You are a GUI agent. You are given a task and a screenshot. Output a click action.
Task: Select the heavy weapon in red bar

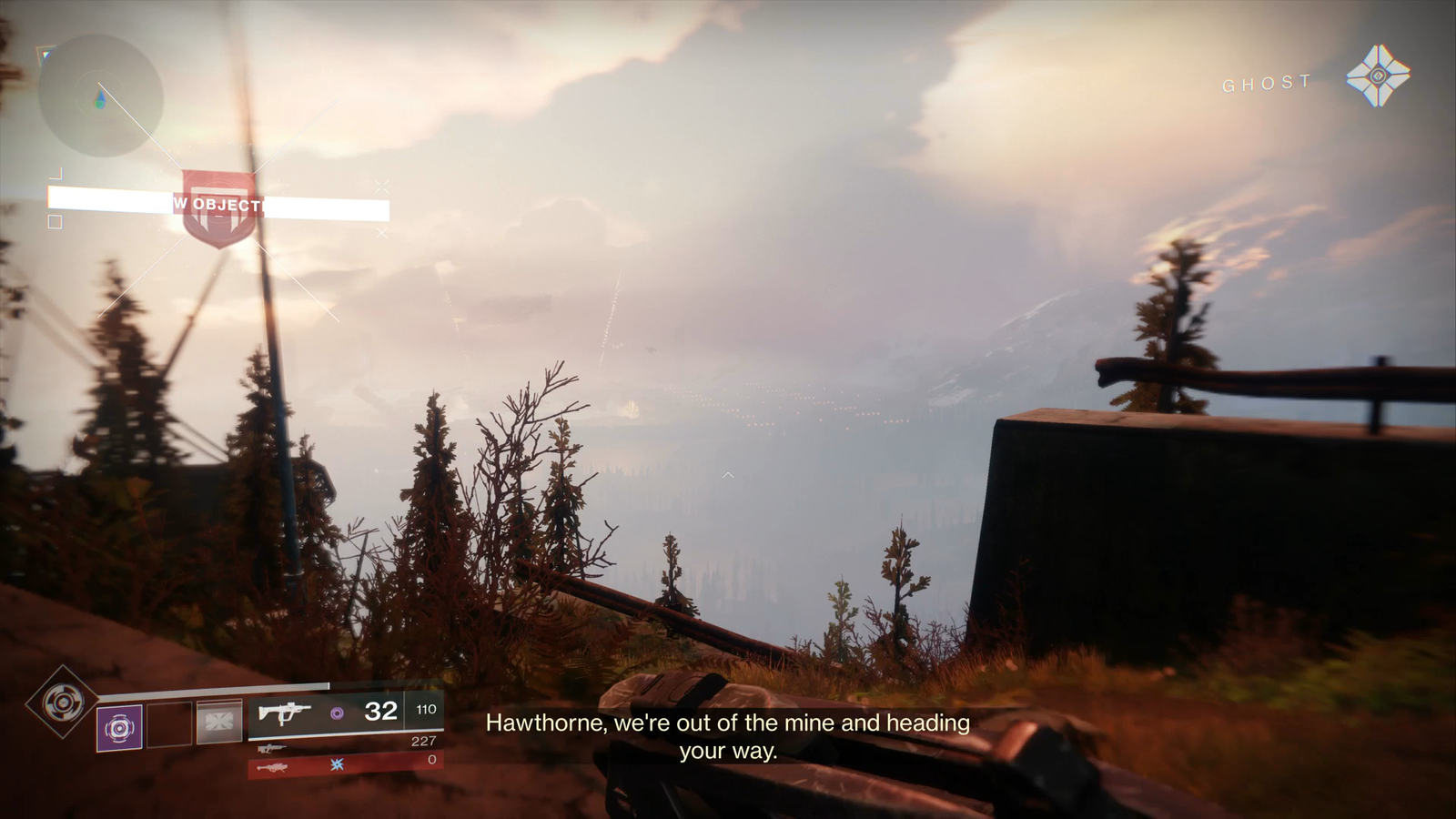(x=273, y=767)
